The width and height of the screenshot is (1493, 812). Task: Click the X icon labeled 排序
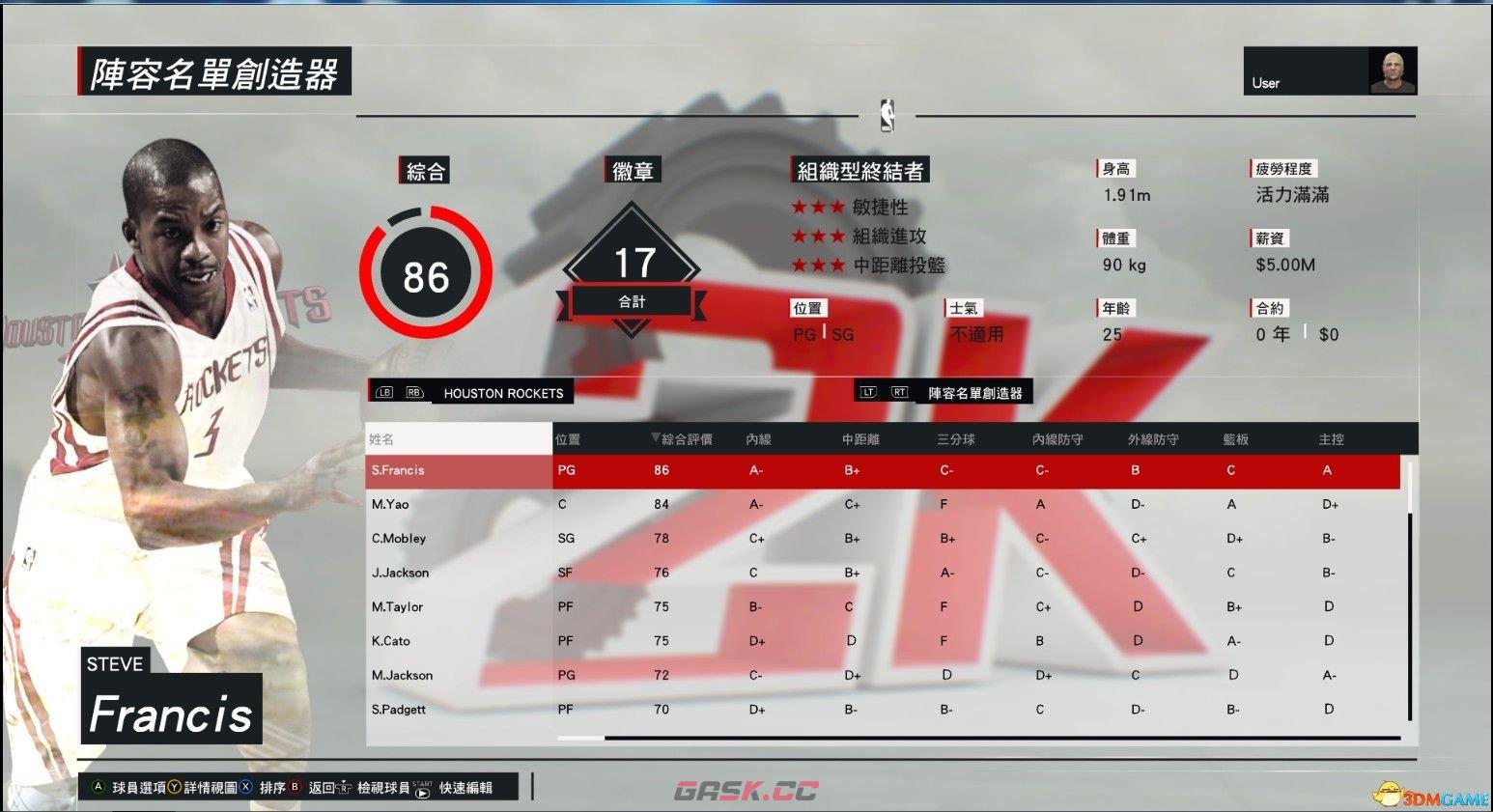[245, 787]
